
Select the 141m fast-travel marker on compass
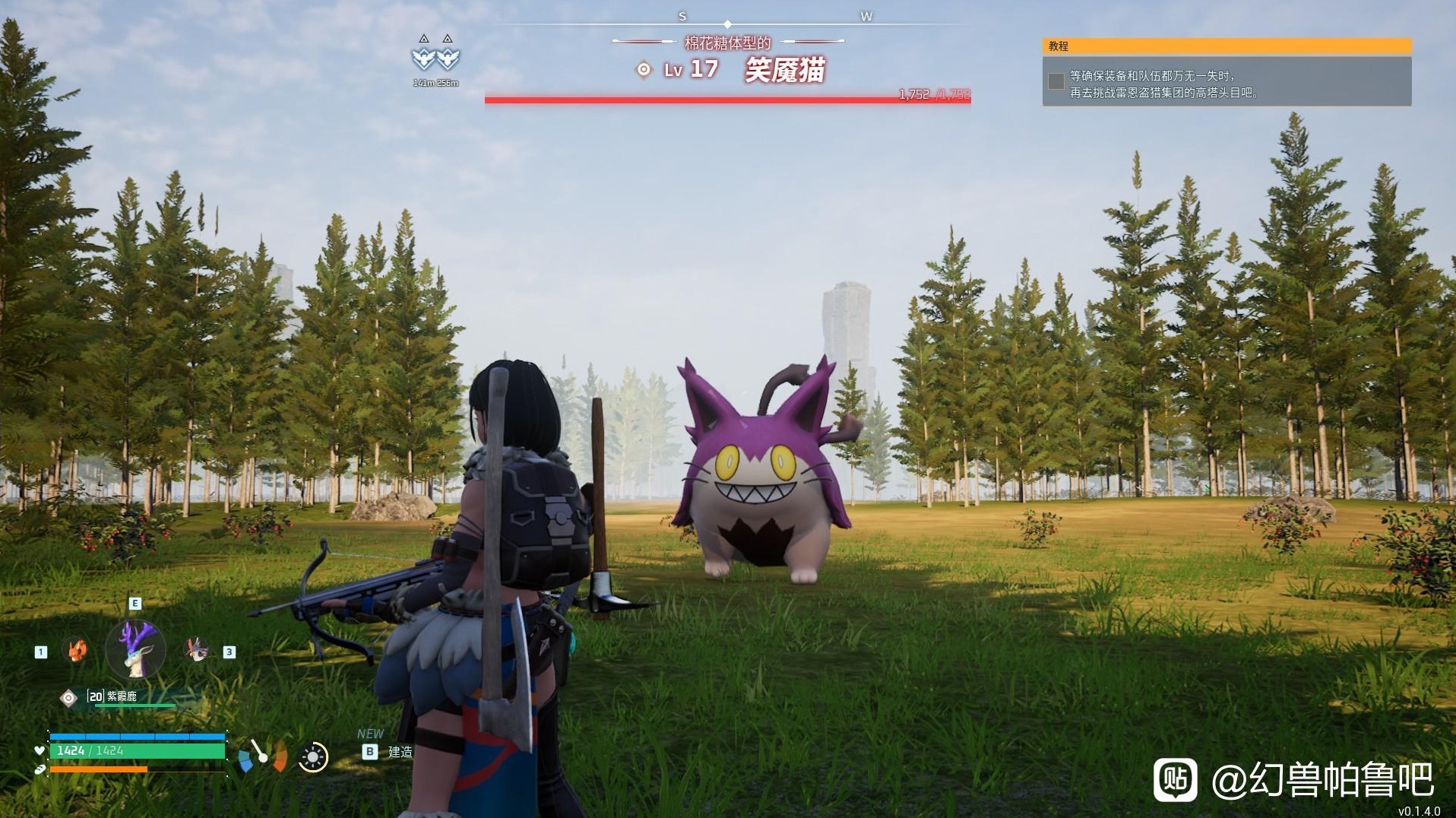(x=423, y=56)
